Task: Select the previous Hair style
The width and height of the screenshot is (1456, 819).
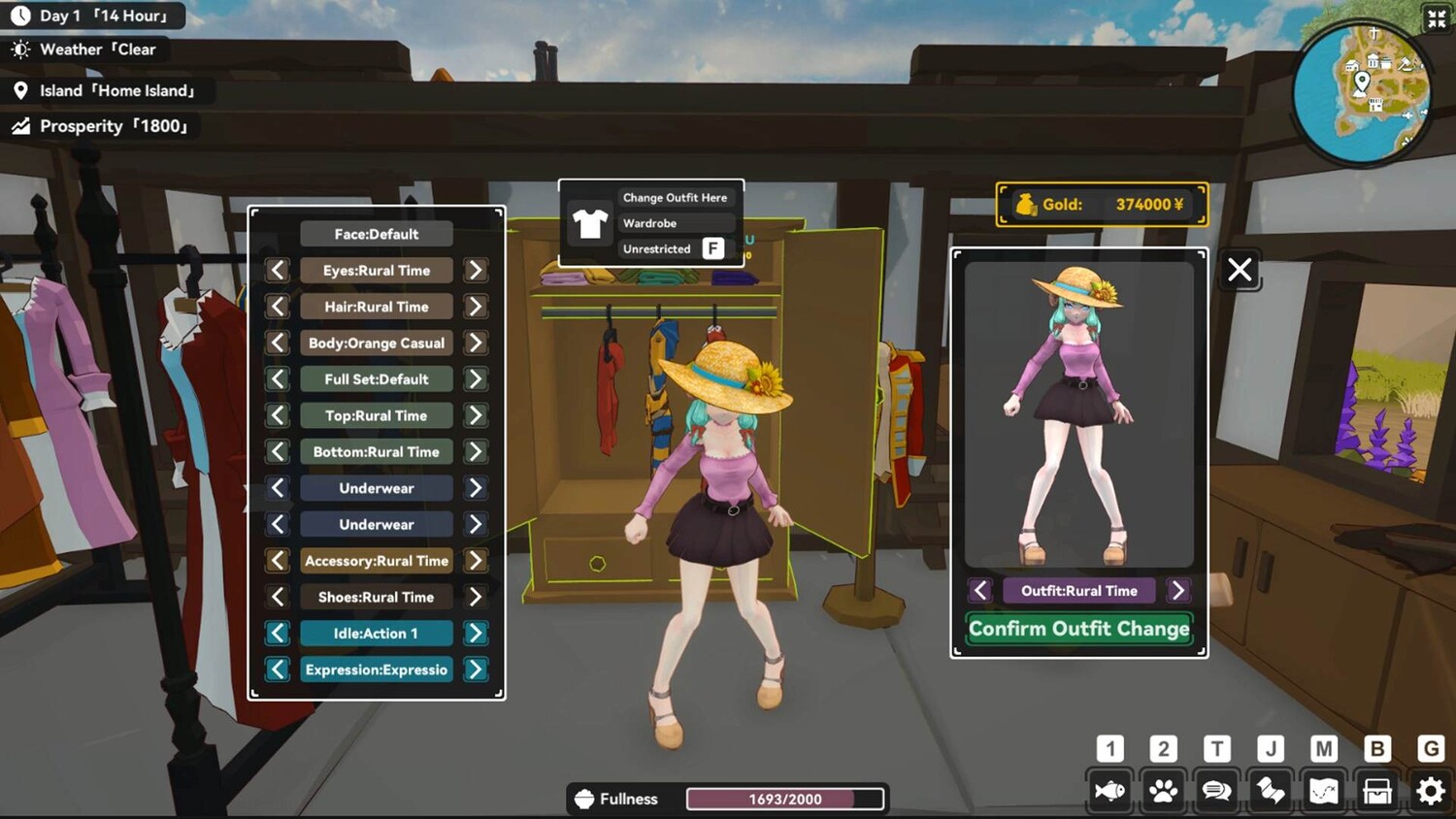Action: [278, 307]
